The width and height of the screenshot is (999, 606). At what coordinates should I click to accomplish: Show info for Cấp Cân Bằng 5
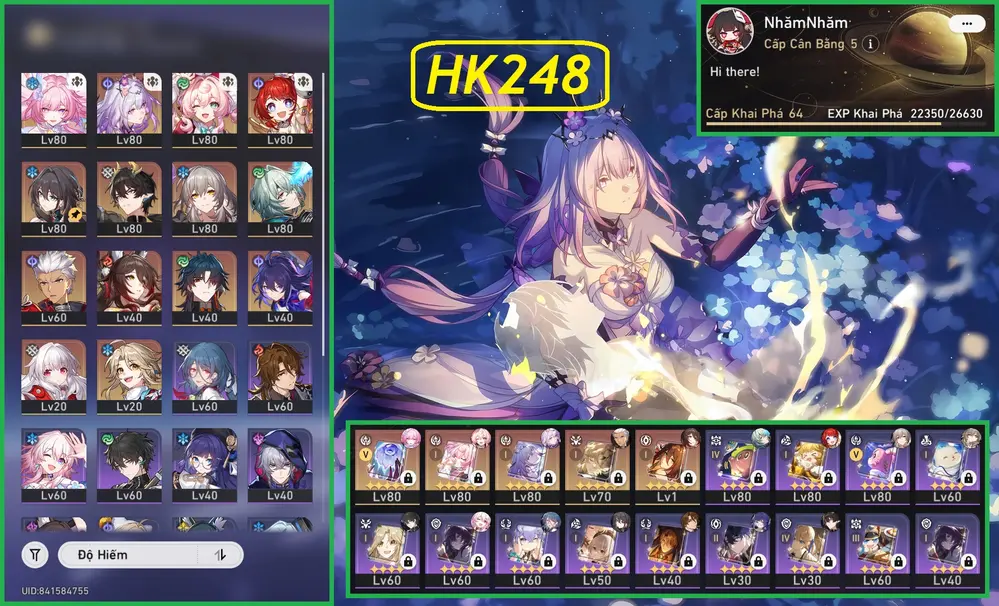click(871, 44)
